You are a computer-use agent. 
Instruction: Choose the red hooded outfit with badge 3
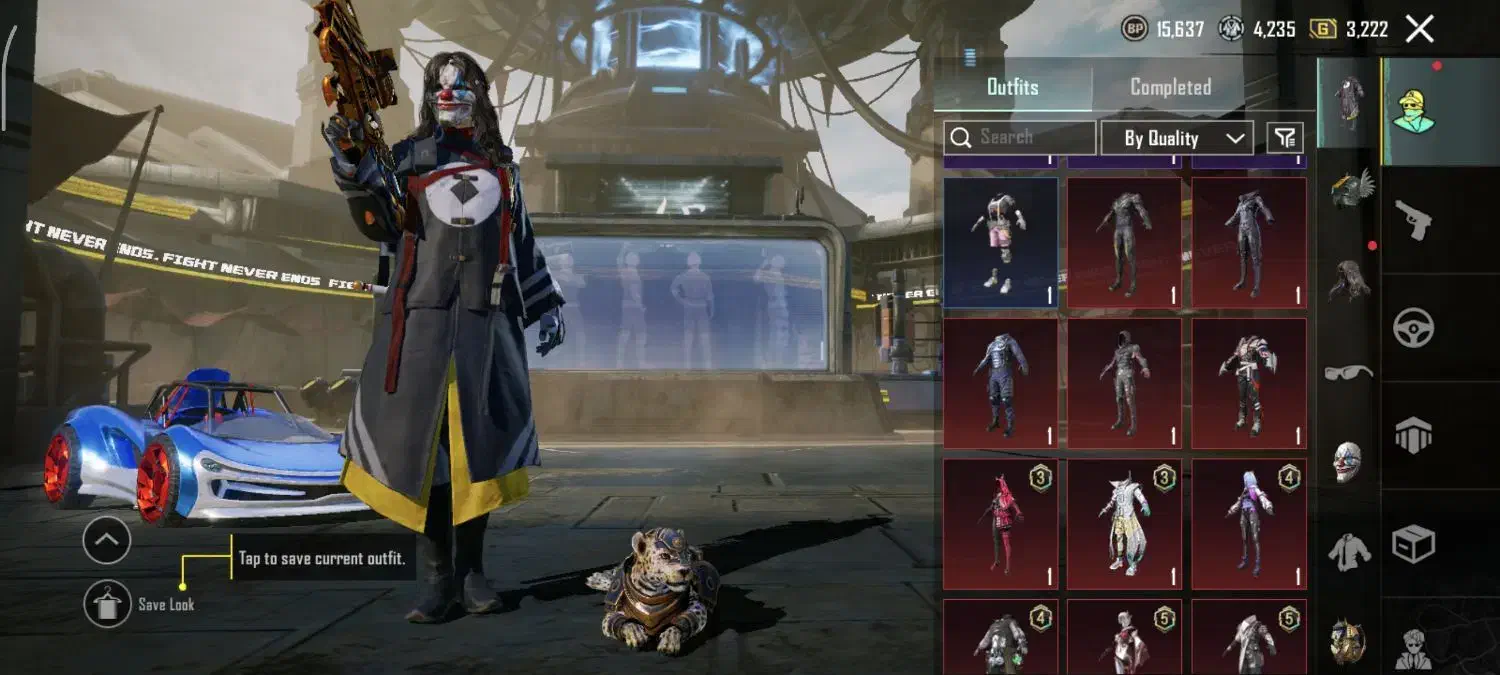pyautogui.click(x=1000, y=524)
